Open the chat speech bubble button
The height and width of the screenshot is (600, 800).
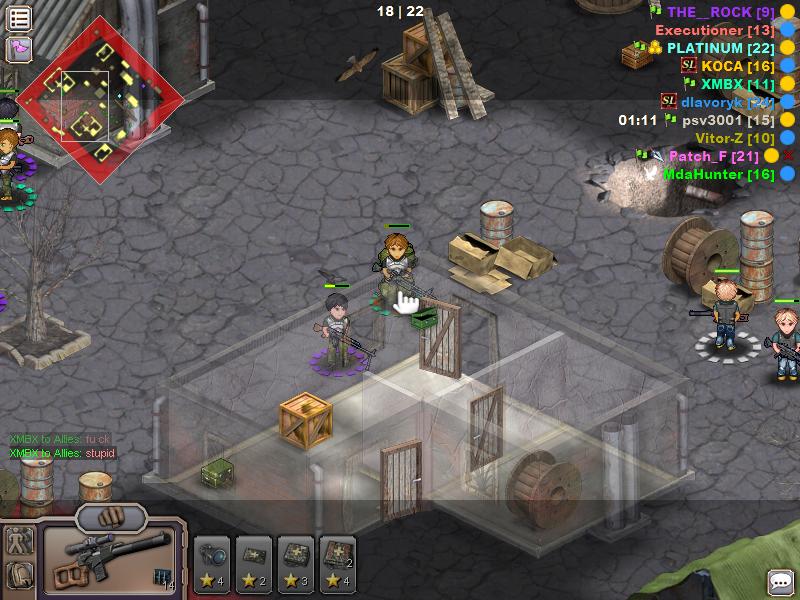coord(780,581)
